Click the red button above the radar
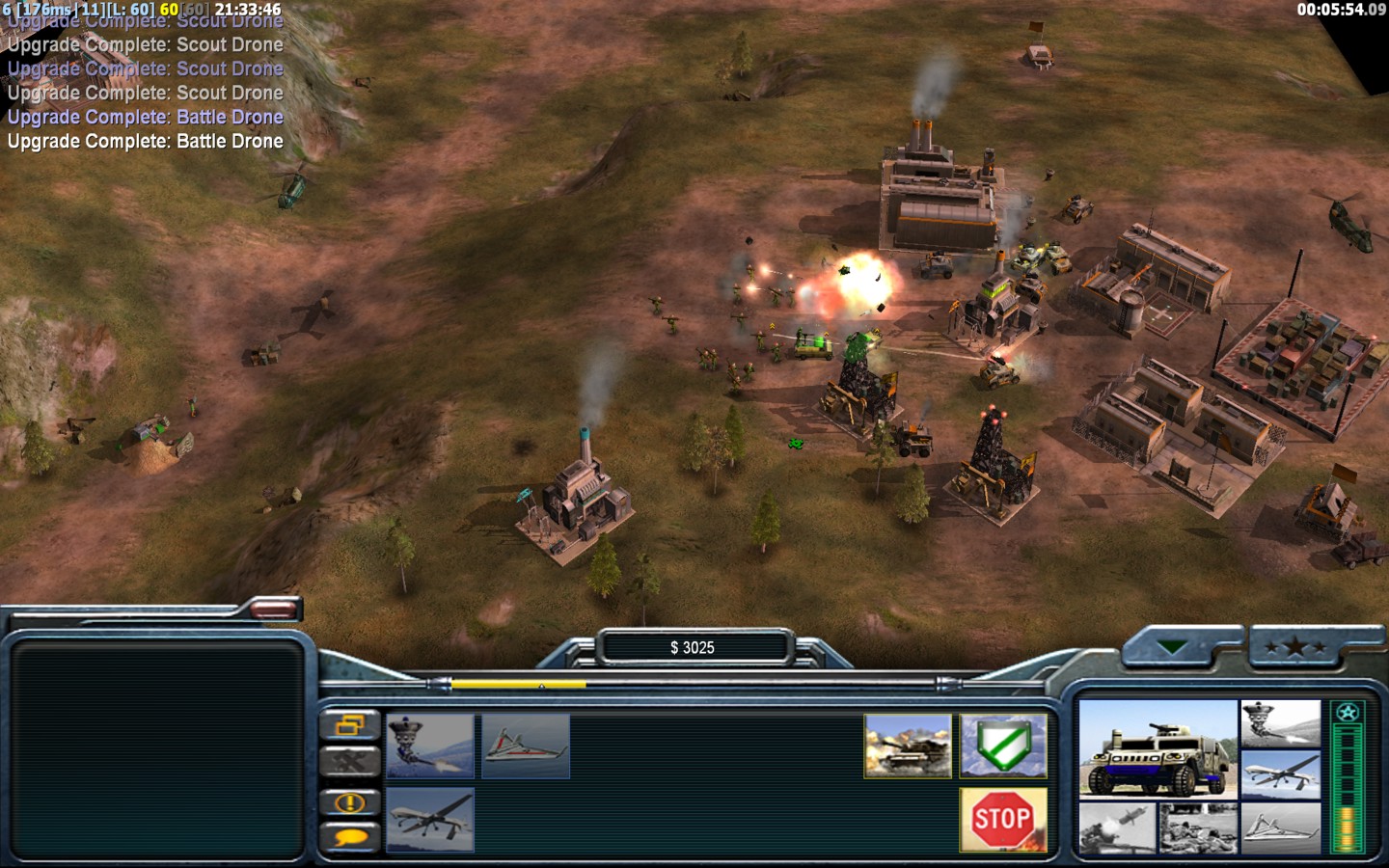Screen dimensions: 1389x868 pos(274,608)
